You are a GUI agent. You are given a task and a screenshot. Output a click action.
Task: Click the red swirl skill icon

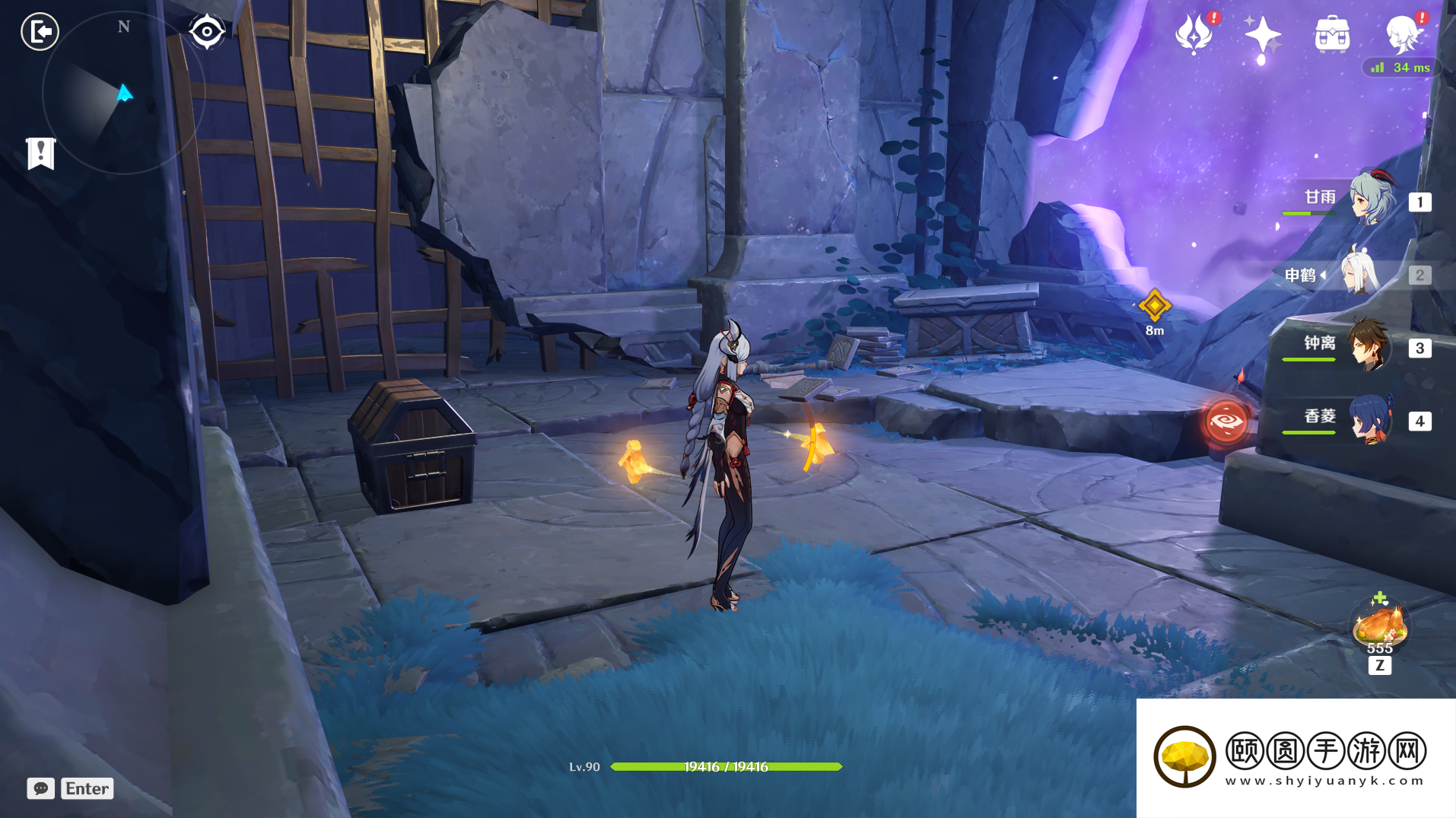pos(1226,421)
